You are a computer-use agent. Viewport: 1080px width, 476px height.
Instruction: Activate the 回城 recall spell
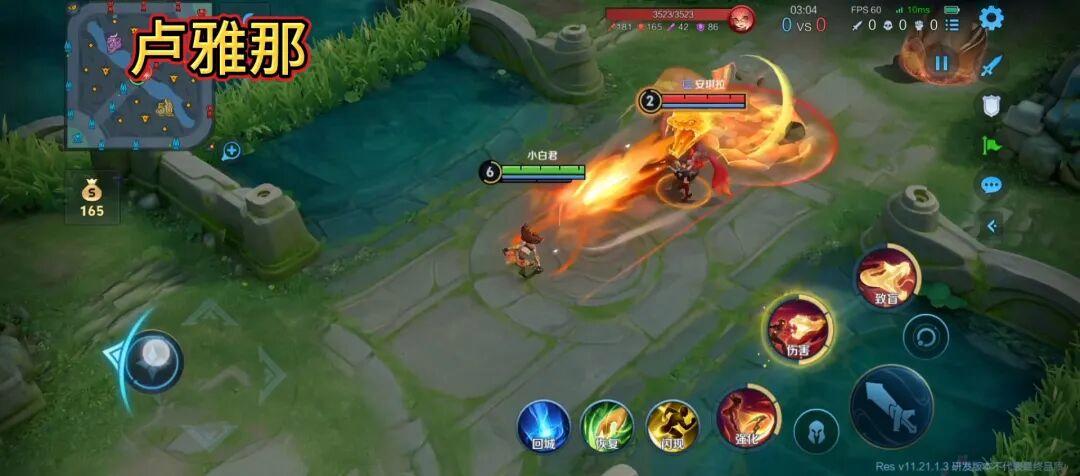[543, 425]
